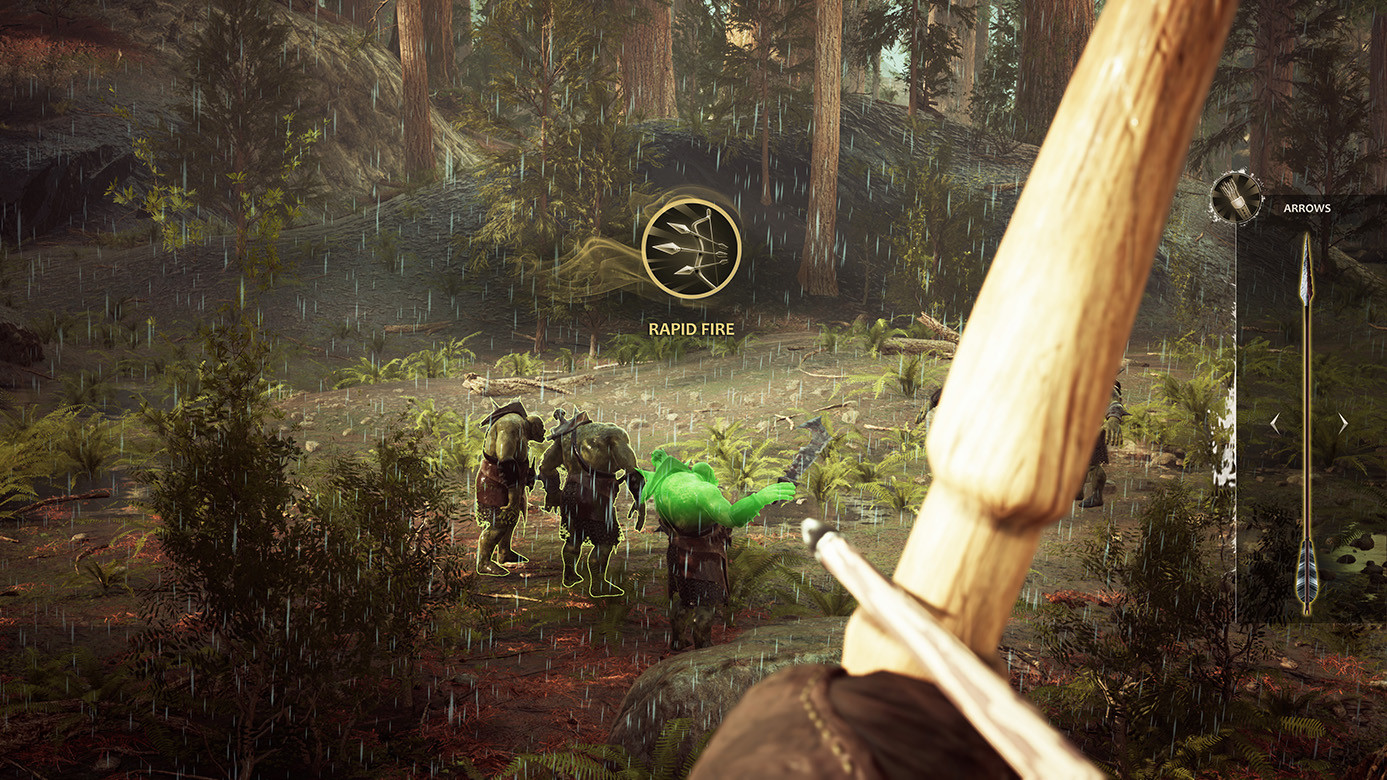This screenshot has height=780, width=1387.
Task: Click the RAPID FIRE text label
Action: click(x=690, y=327)
